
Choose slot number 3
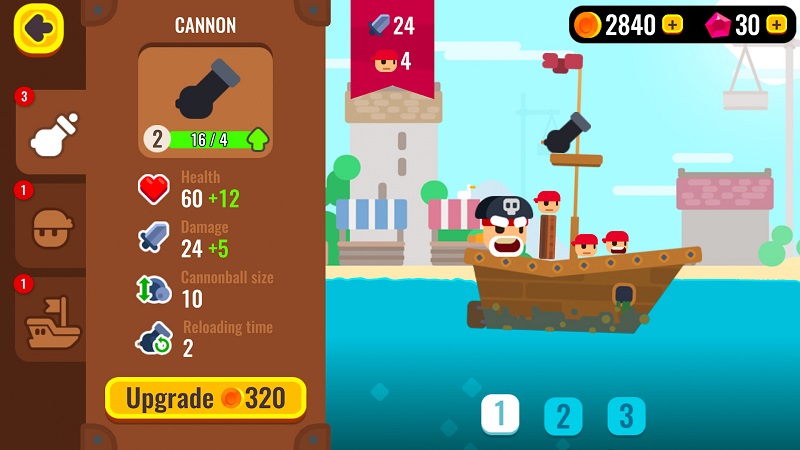(626, 416)
